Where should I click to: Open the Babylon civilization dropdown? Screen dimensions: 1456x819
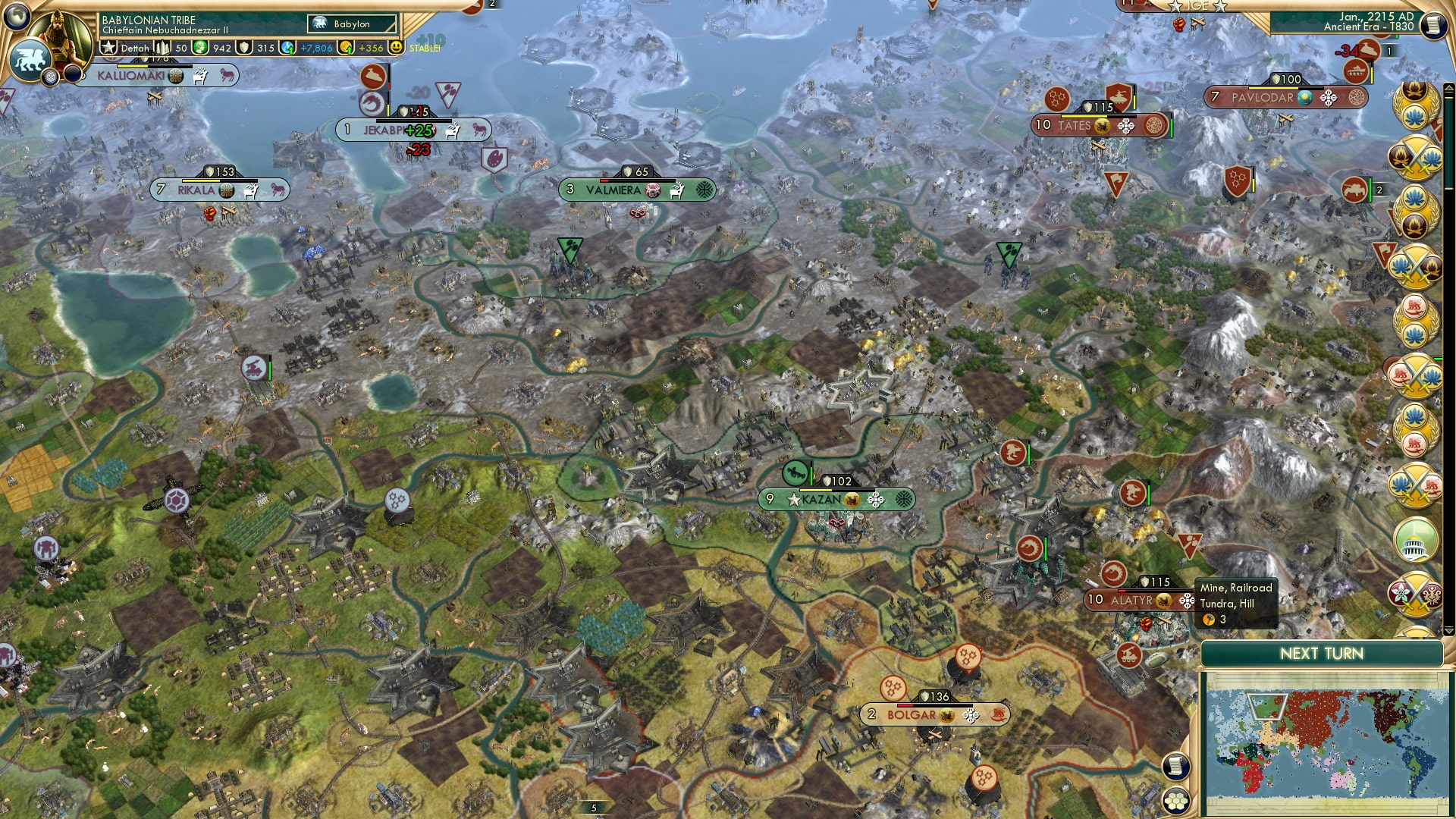(x=350, y=24)
